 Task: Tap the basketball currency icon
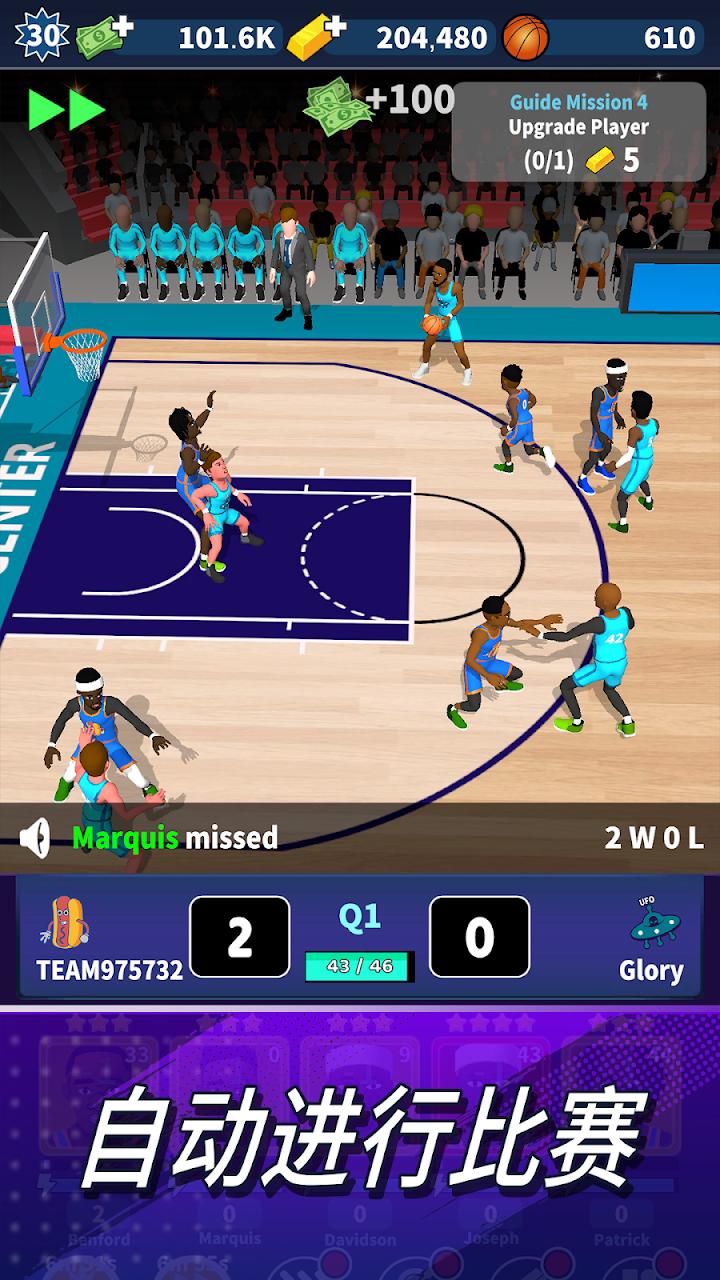pos(526,37)
